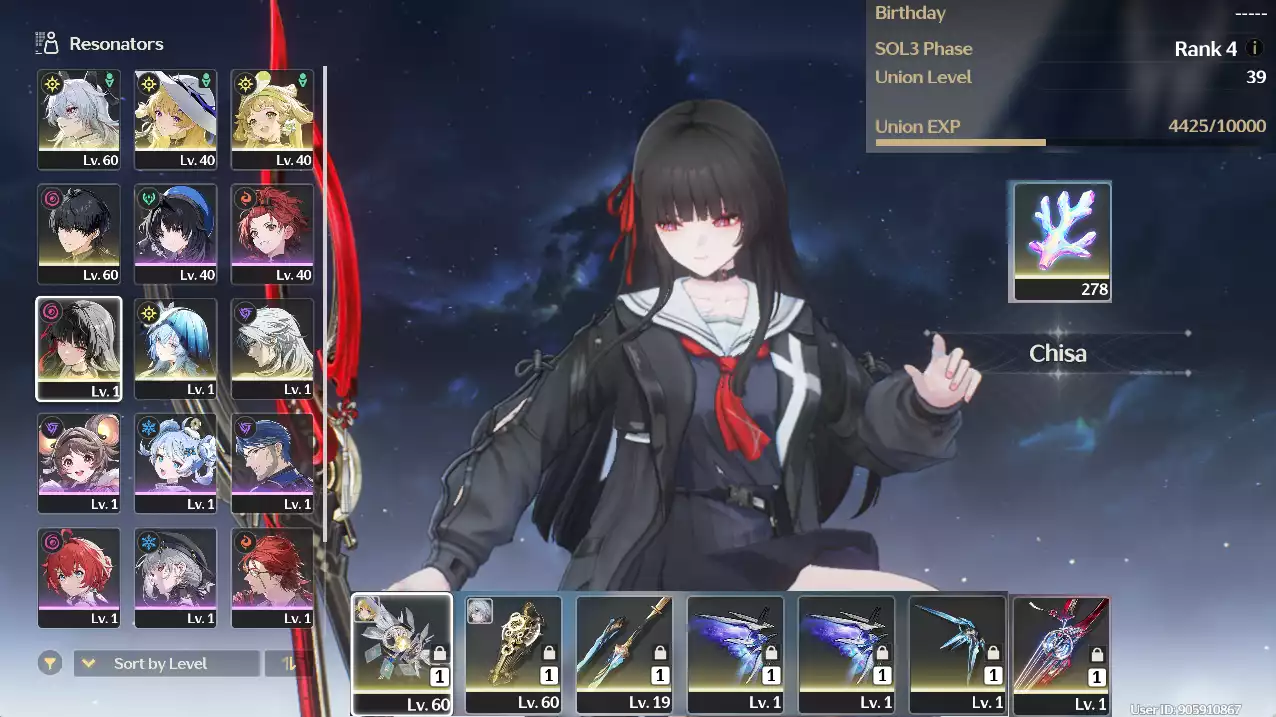Pick the silver rectifier weapon at Lv. 60
The height and width of the screenshot is (717, 1276).
click(x=402, y=654)
